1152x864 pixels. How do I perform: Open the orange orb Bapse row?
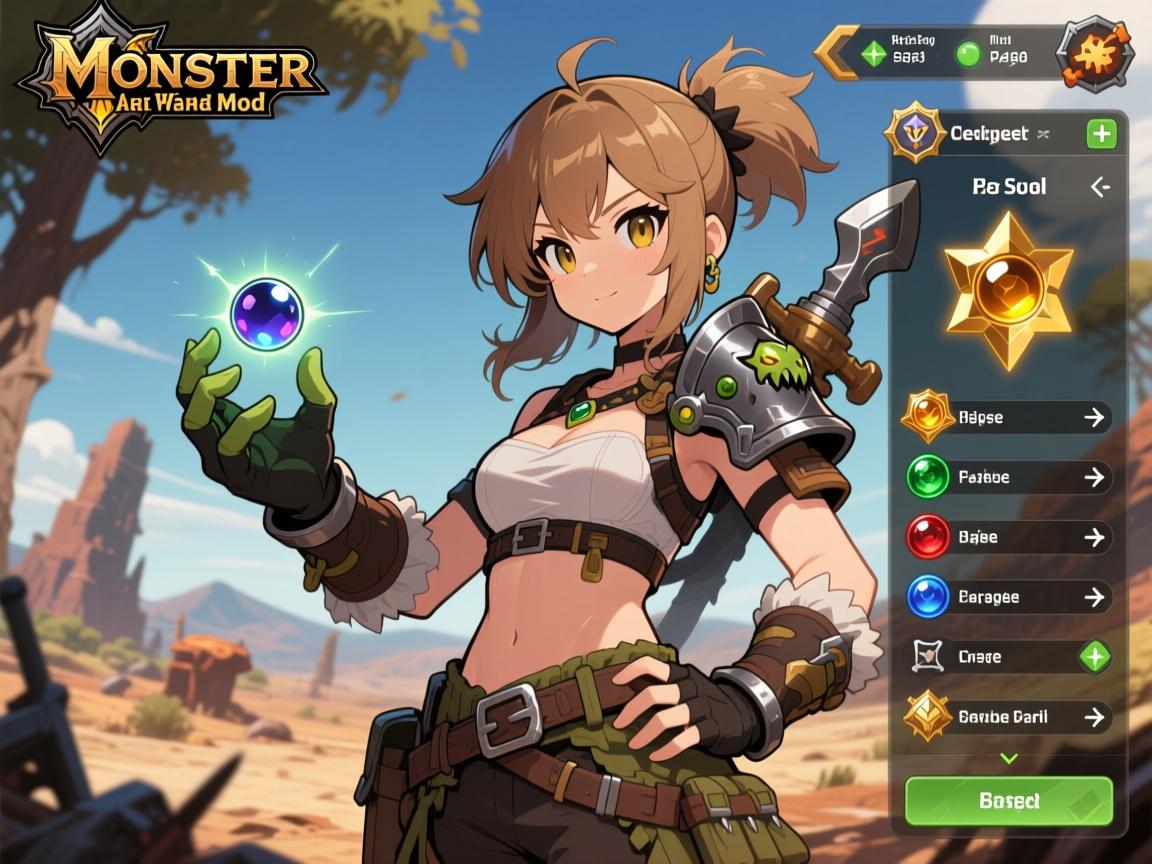click(1008, 417)
